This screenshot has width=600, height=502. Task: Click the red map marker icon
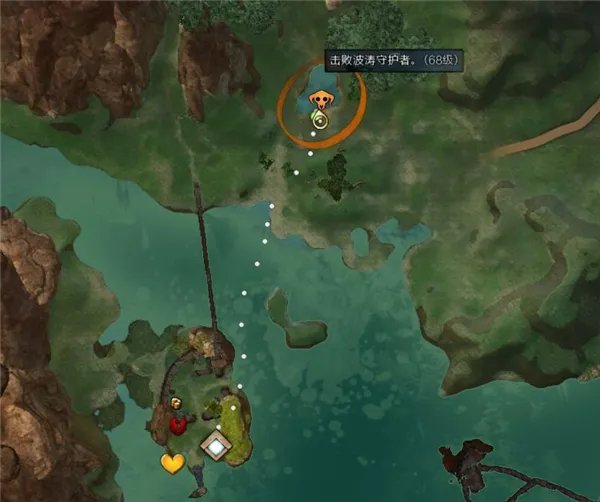pyautogui.click(x=179, y=425)
